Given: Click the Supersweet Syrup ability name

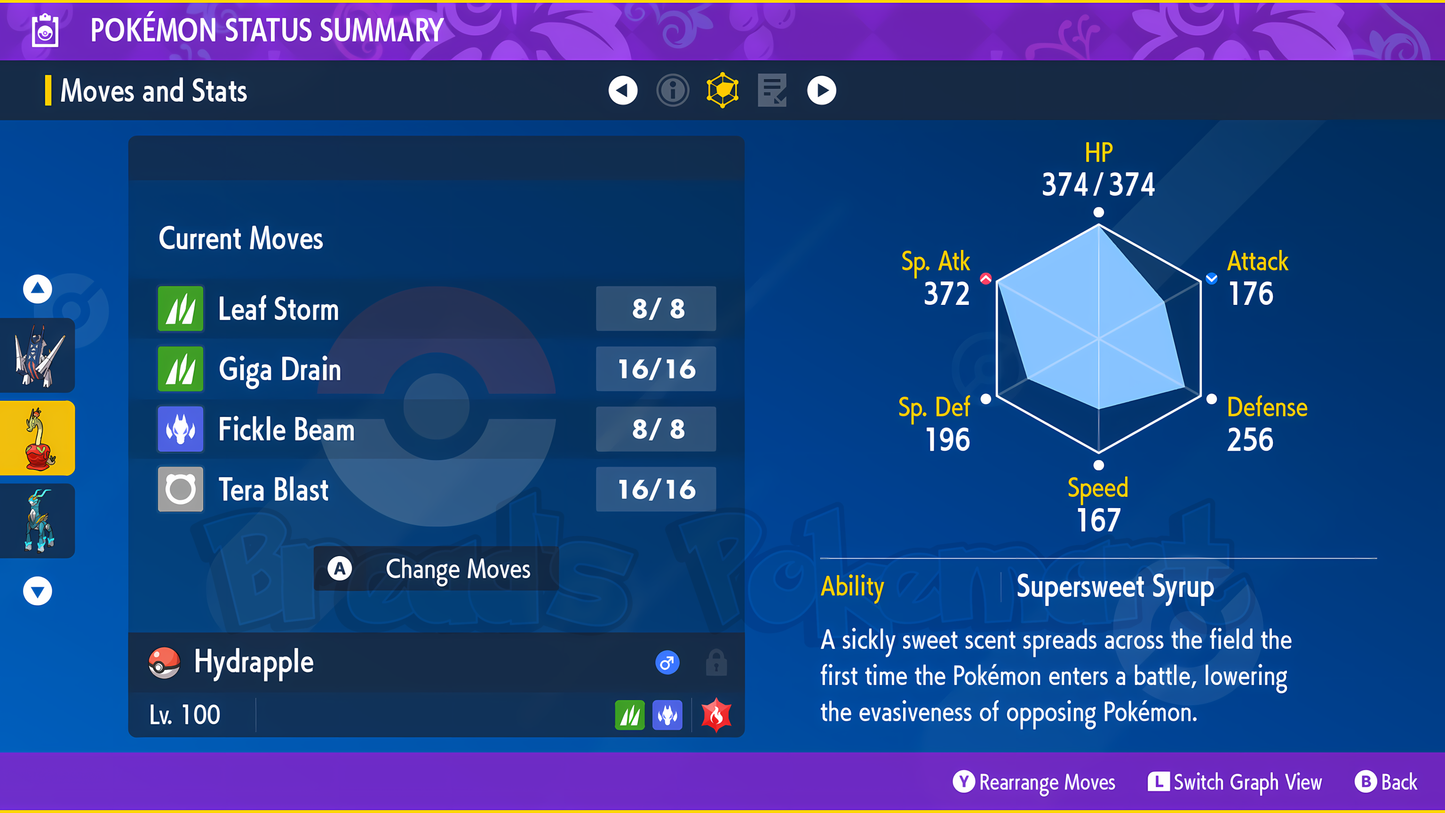Looking at the screenshot, I should [1115, 587].
